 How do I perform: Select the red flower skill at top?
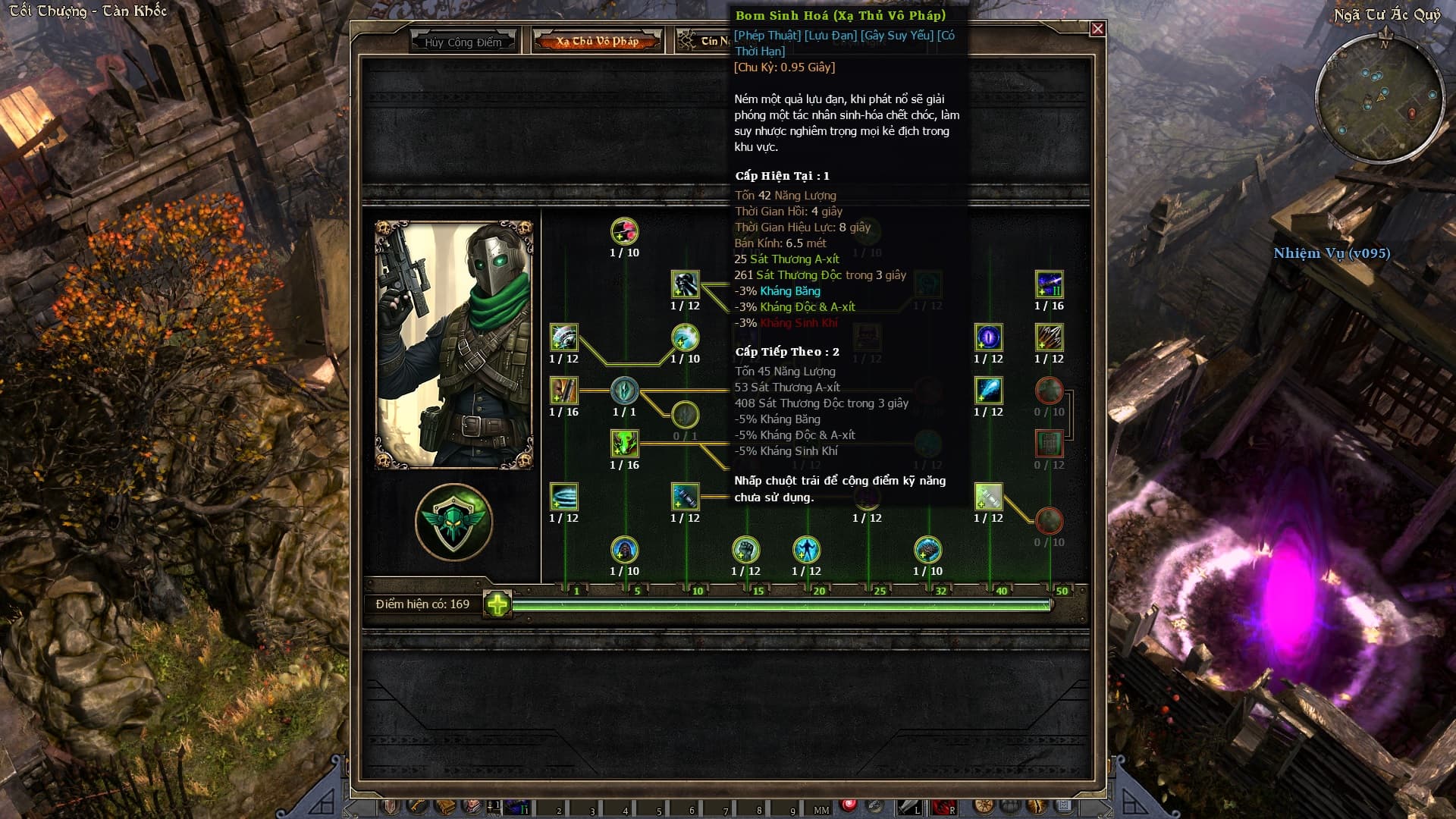(624, 231)
